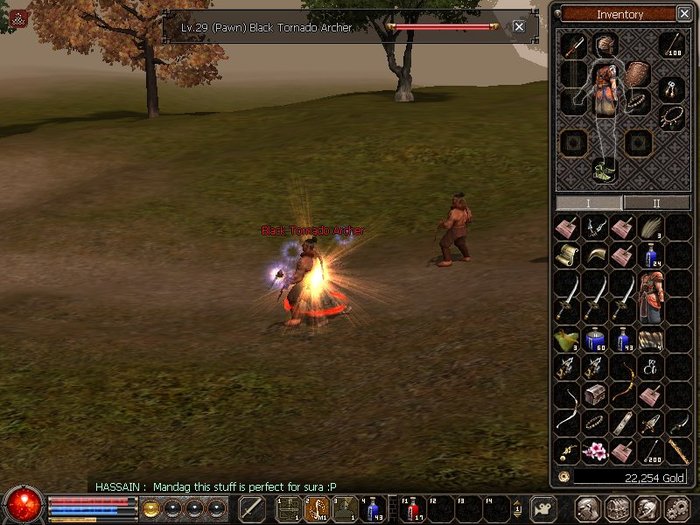Select the equipped helmet slot

[604, 45]
